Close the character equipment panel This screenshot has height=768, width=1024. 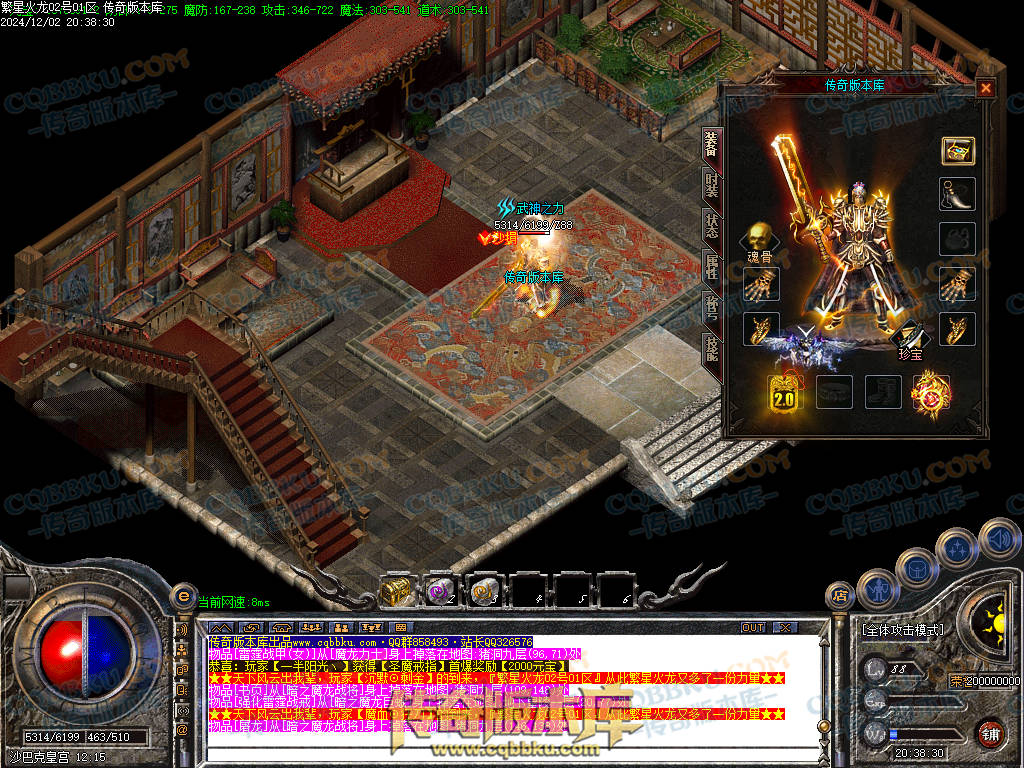[x=986, y=88]
